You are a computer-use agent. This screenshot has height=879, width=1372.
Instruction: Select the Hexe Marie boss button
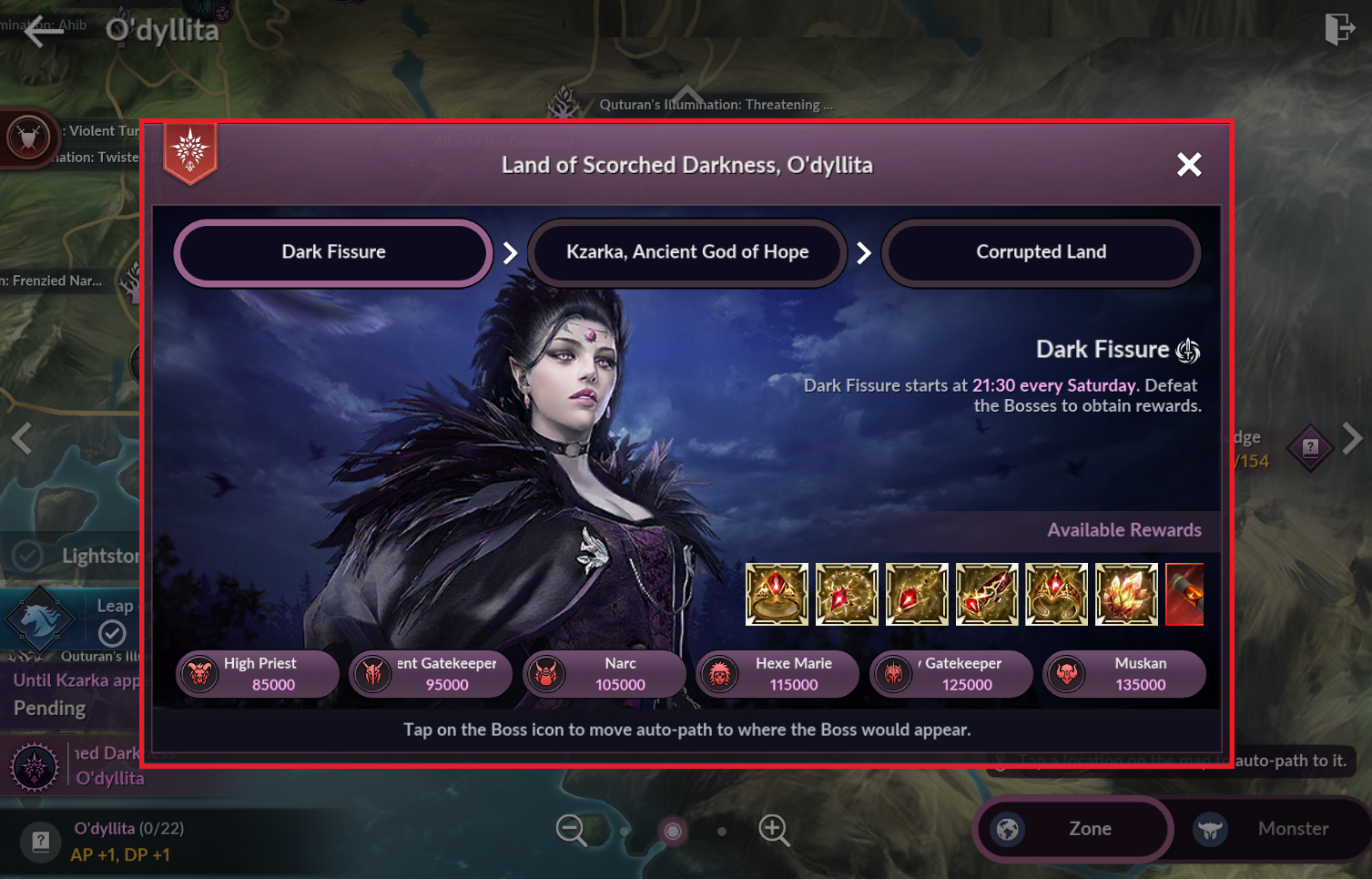click(777, 674)
